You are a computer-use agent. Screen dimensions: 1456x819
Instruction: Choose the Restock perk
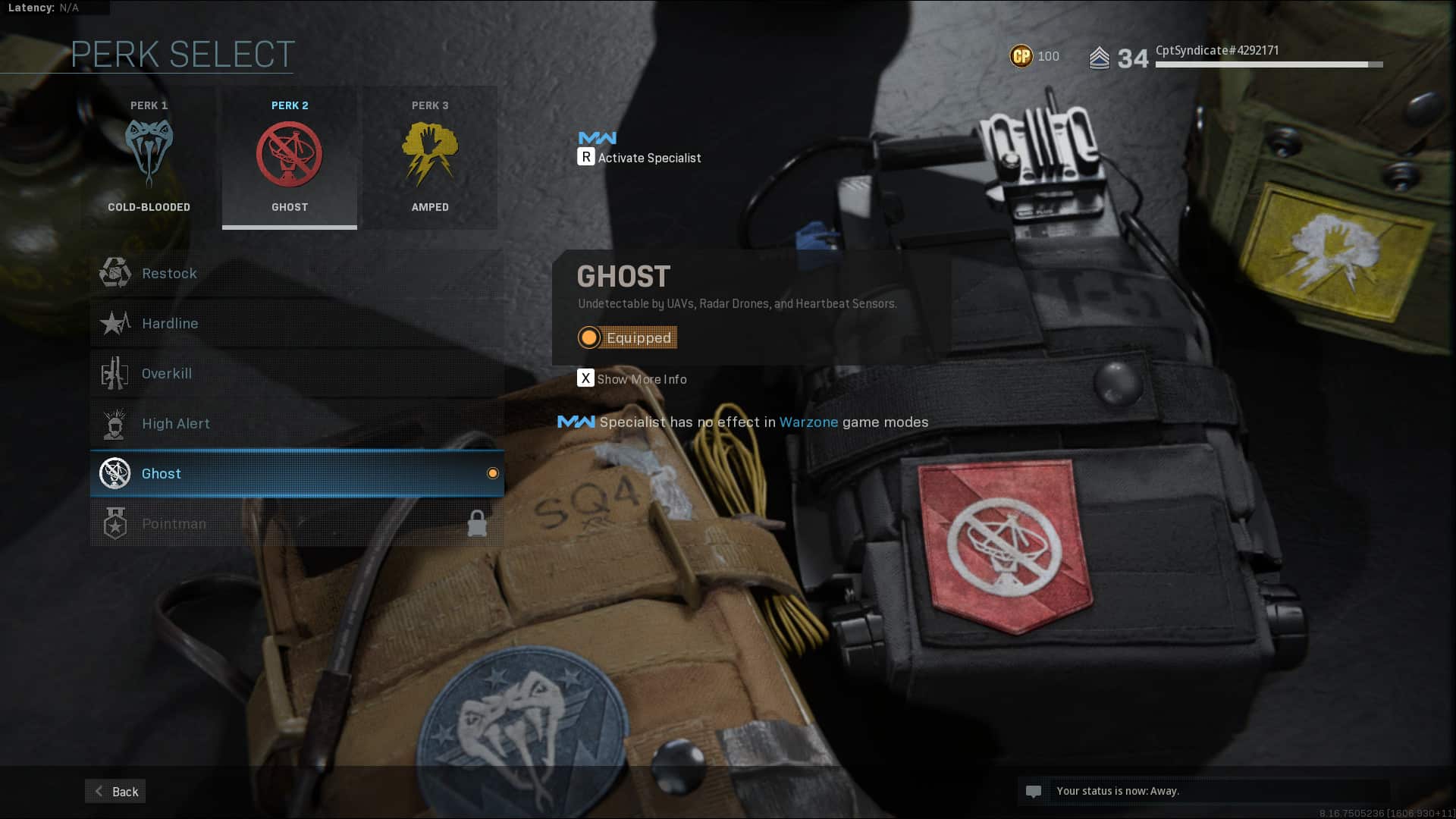tap(297, 274)
